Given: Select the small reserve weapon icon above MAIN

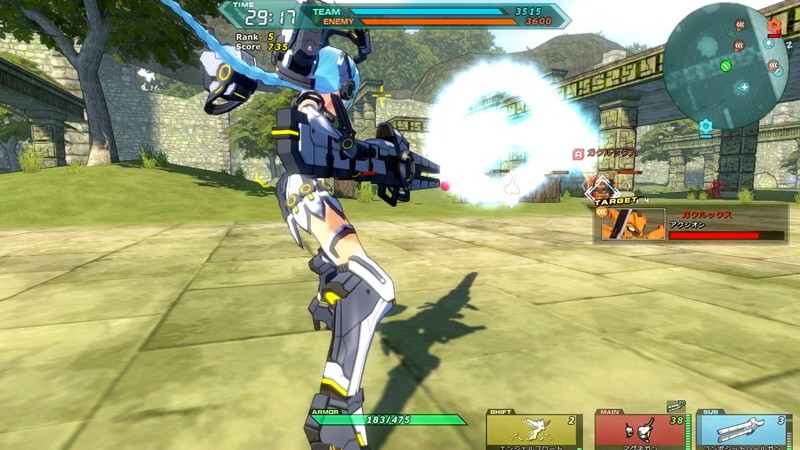Looking at the screenshot, I should click(676, 406).
